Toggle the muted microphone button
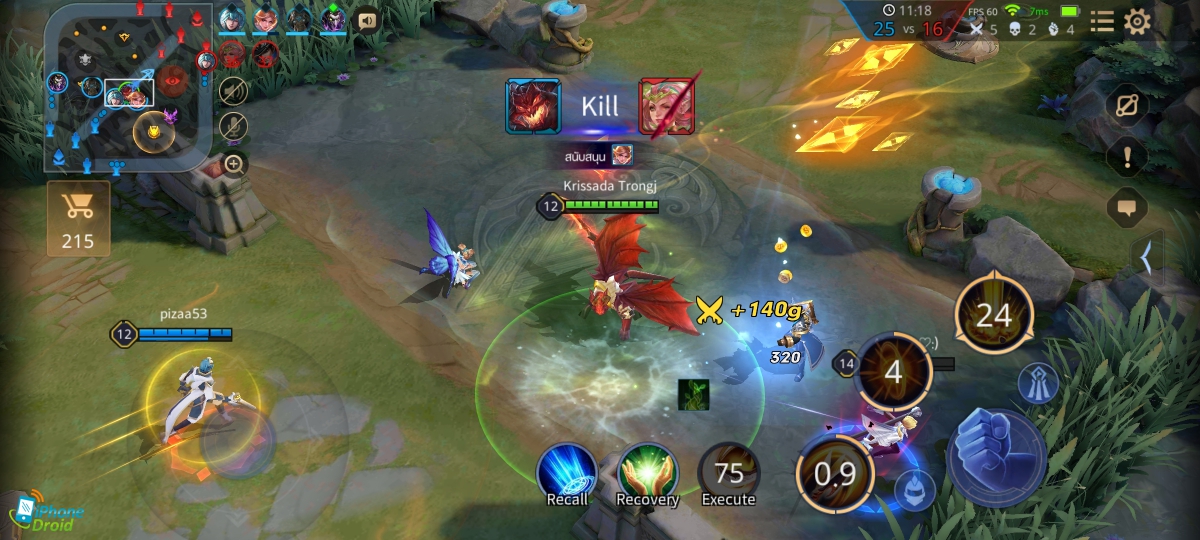1200x540 pixels. [234, 127]
